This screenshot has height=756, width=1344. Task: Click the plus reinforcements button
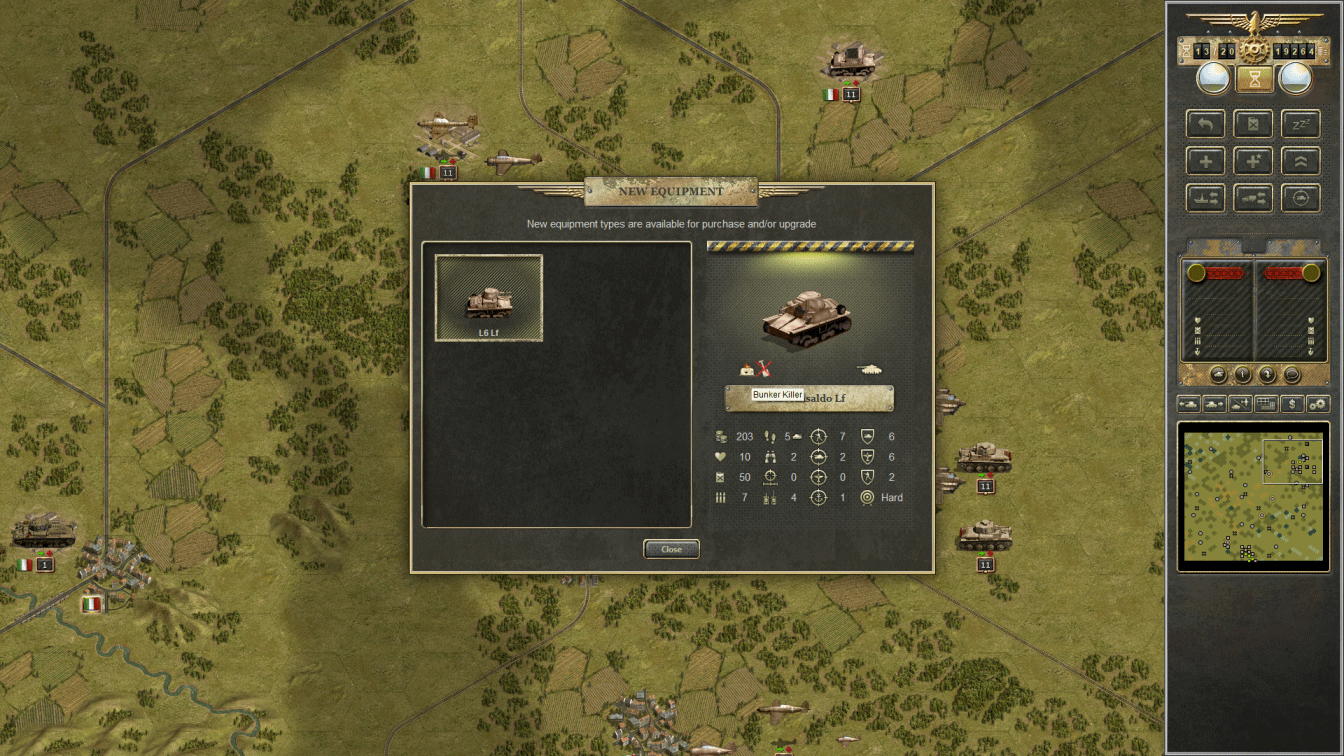(x=1206, y=160)
